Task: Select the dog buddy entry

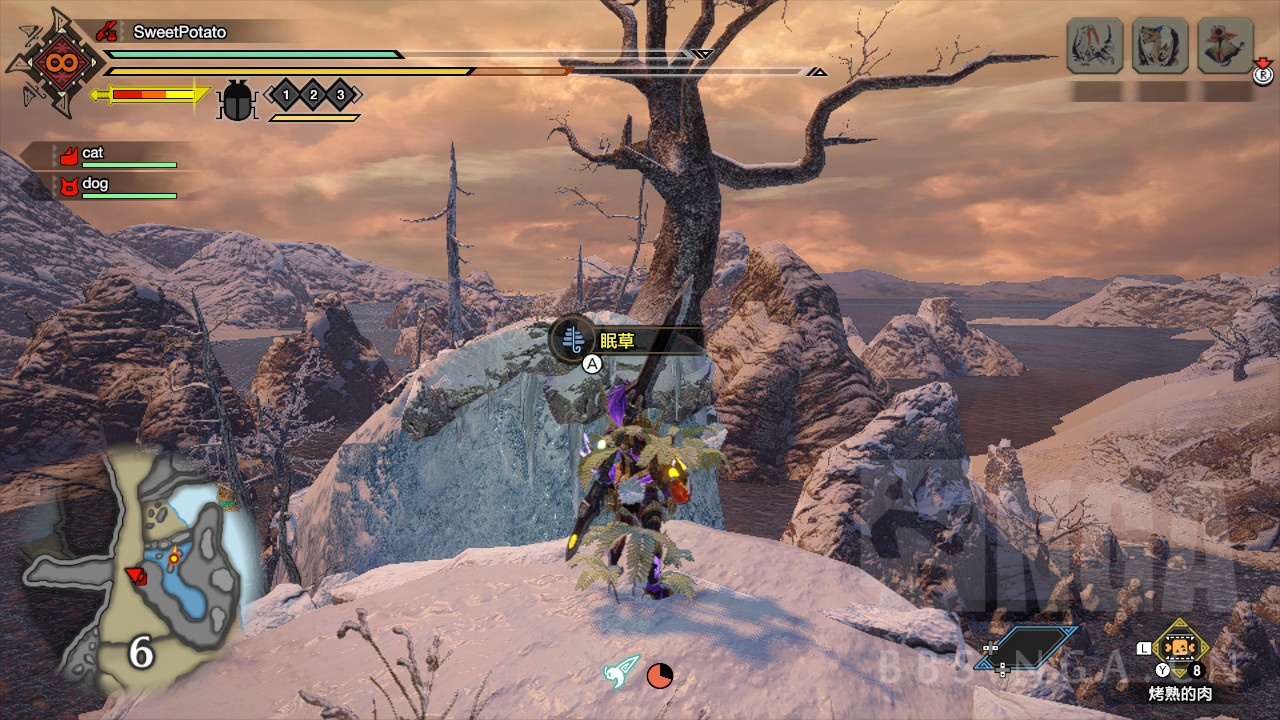Action: (x=94, y=184)
